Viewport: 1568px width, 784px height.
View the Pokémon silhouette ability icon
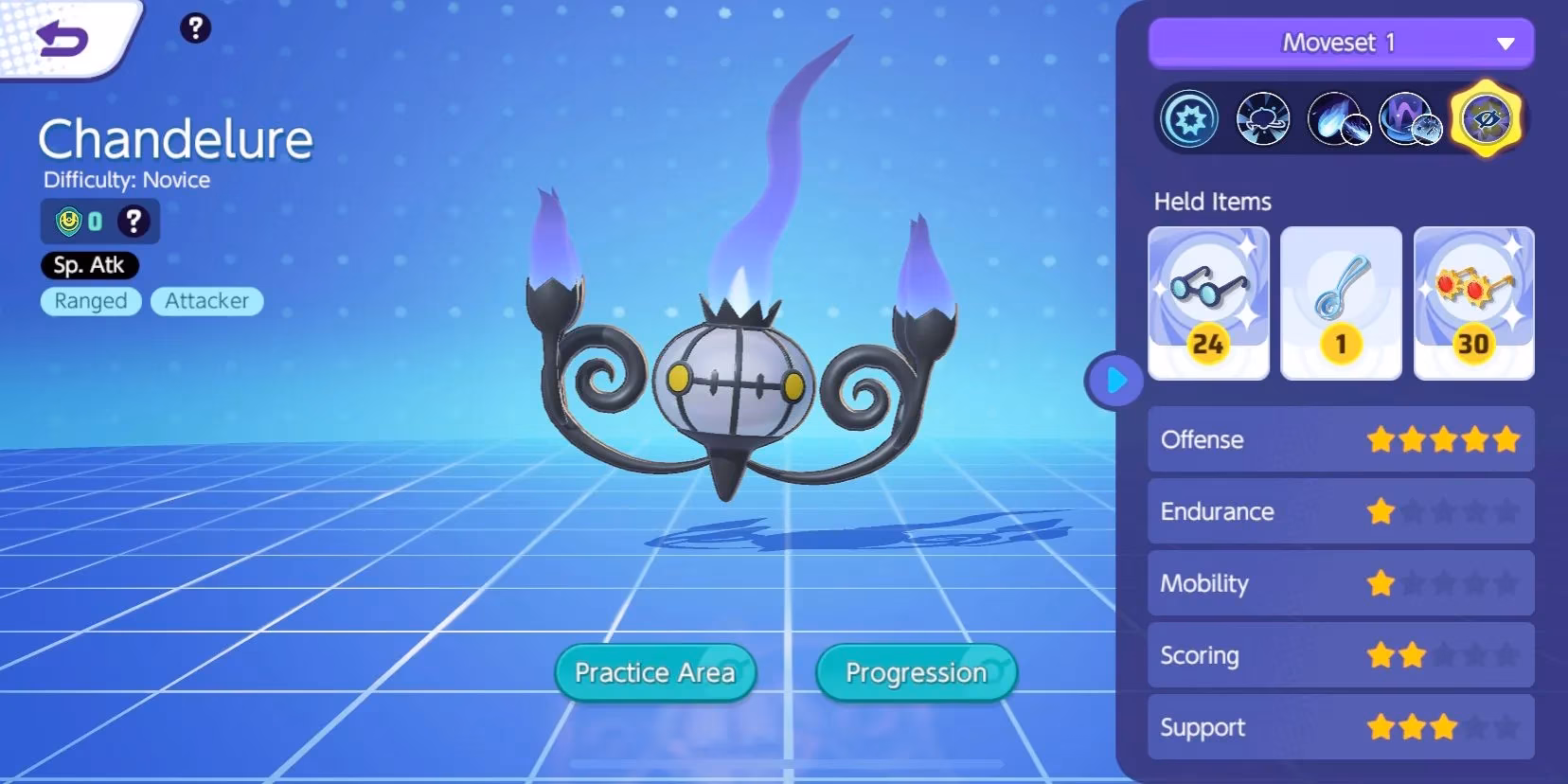(x=1264, y=121)
